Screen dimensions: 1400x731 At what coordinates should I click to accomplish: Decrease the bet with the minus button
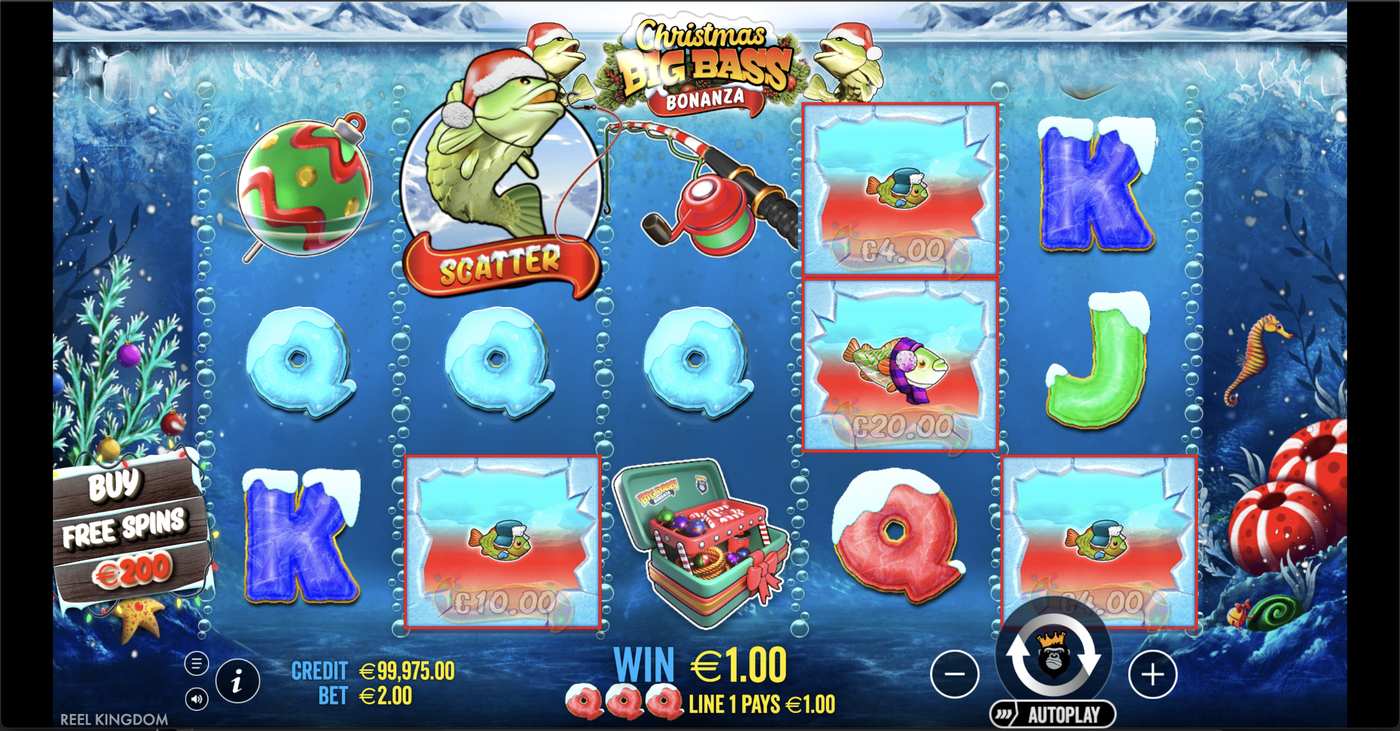954,675
